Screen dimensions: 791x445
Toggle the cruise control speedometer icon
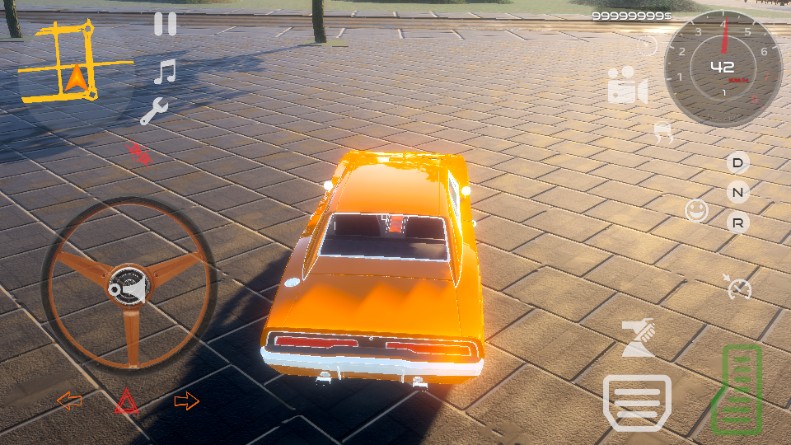point(738,287)
